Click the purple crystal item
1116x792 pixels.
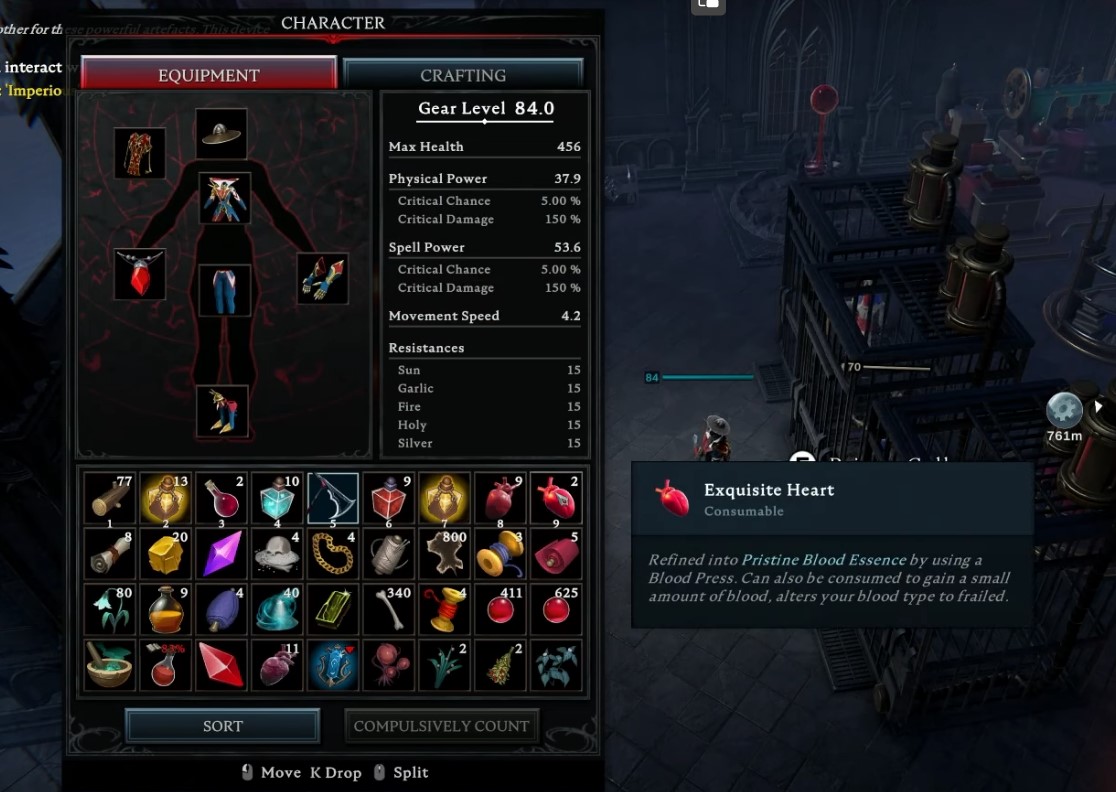tap(222, 553)
